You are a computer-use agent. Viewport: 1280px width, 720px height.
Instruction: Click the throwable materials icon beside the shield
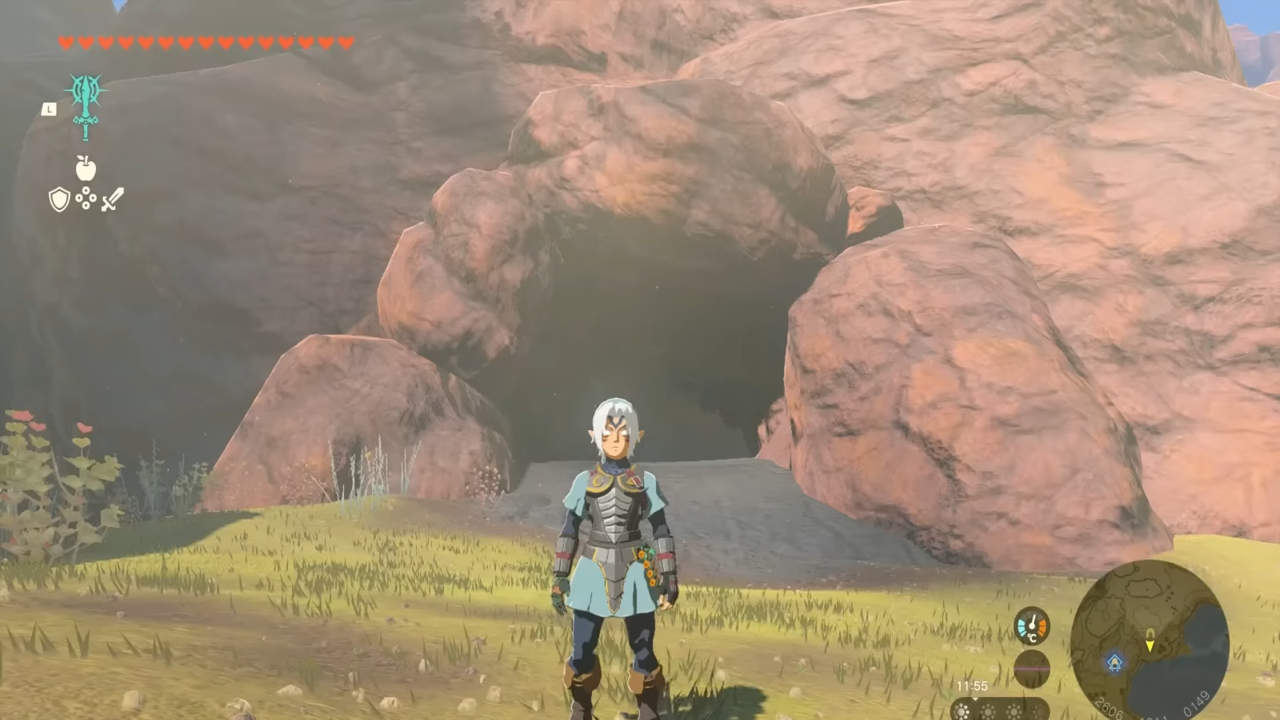click(x=86, y=199)
